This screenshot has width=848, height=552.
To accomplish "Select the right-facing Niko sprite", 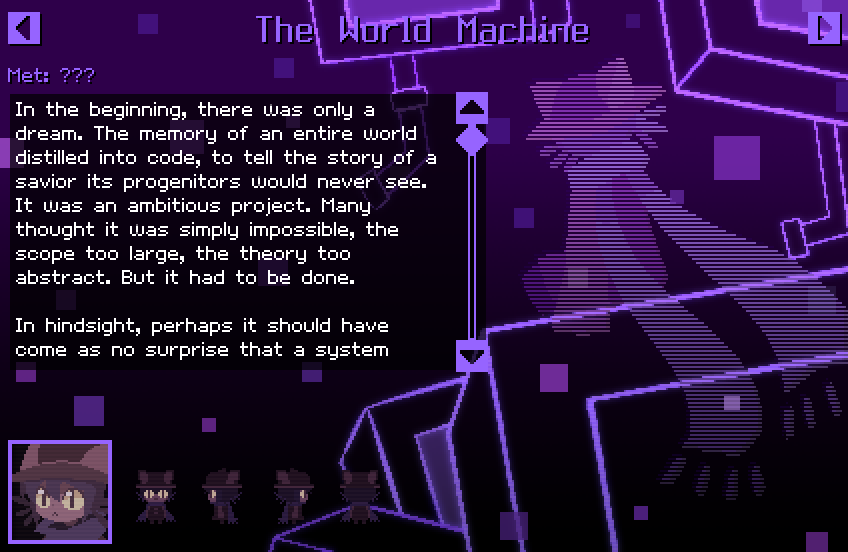I will click(290, 495).
